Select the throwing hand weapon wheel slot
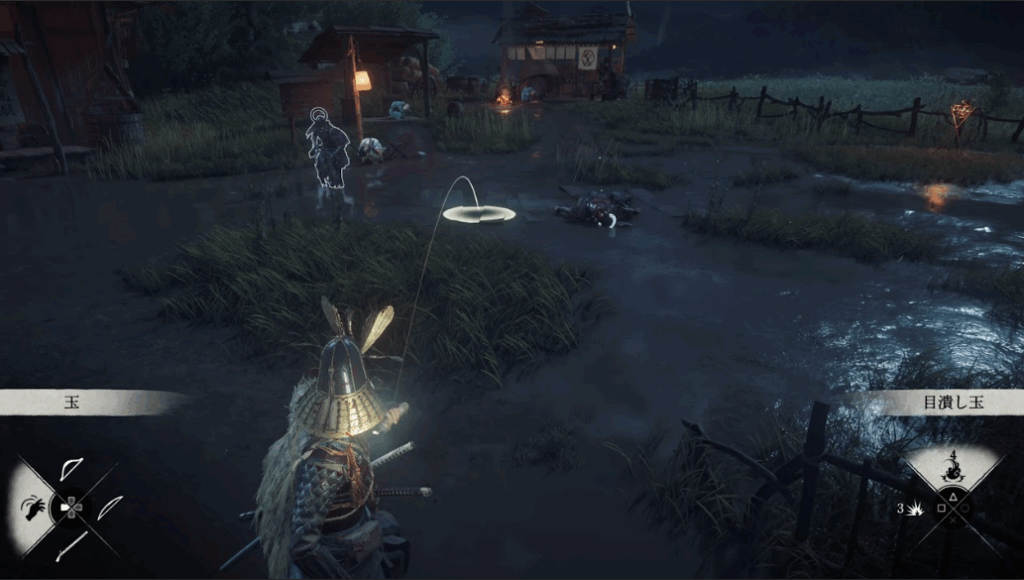The width and height of the screenshot is (1024, 580). [x=36, y=506]
